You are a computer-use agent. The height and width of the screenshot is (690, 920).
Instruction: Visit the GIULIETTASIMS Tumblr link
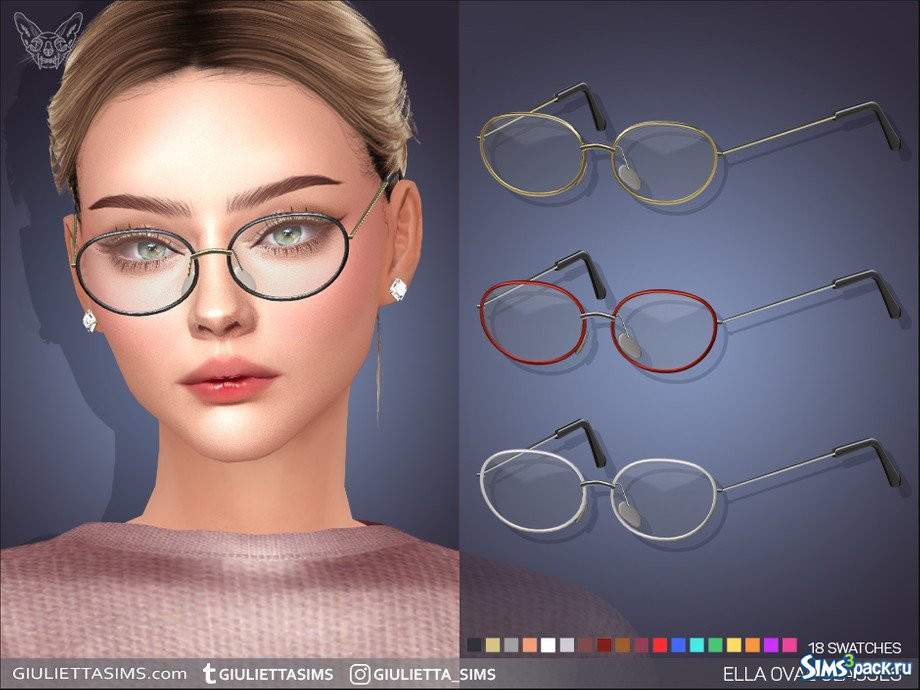pyautogui.click(x=268, y=672)
